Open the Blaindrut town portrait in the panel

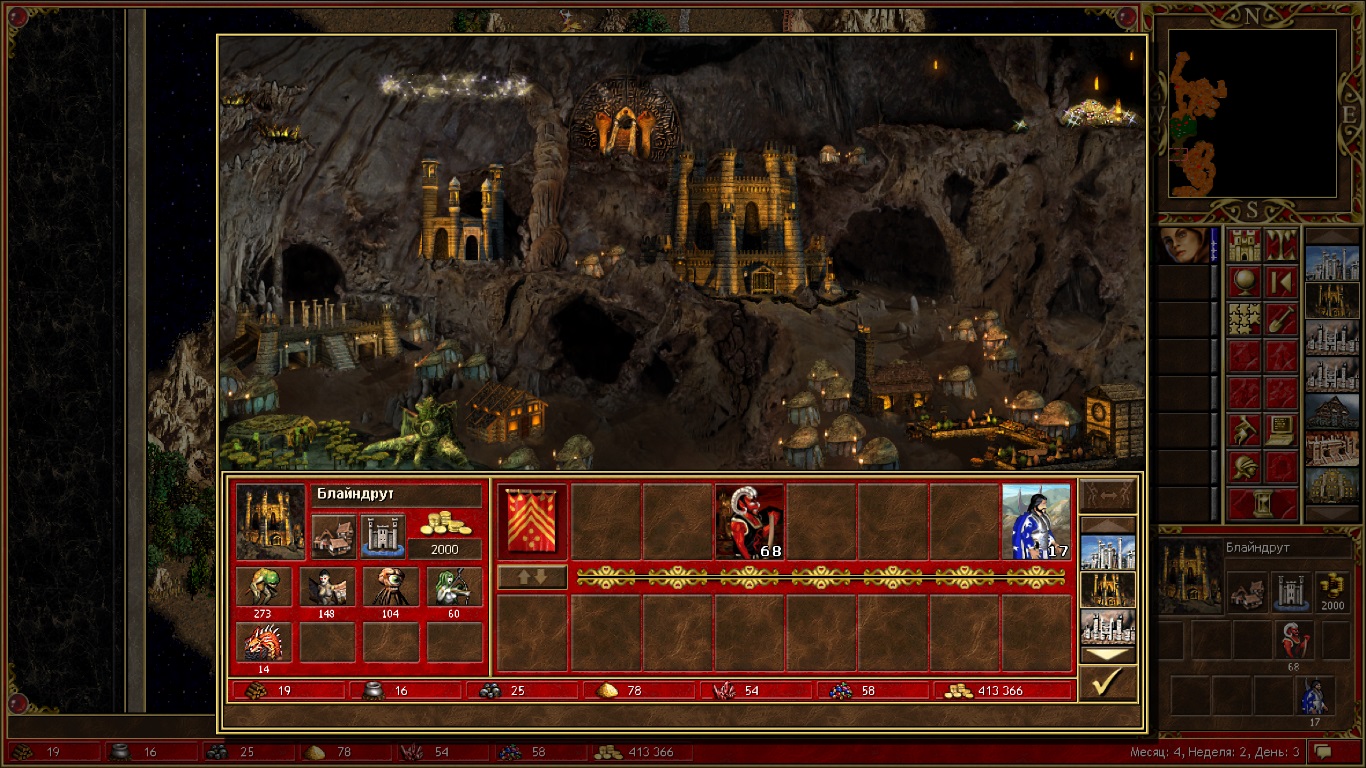click(x=270, y=522)
